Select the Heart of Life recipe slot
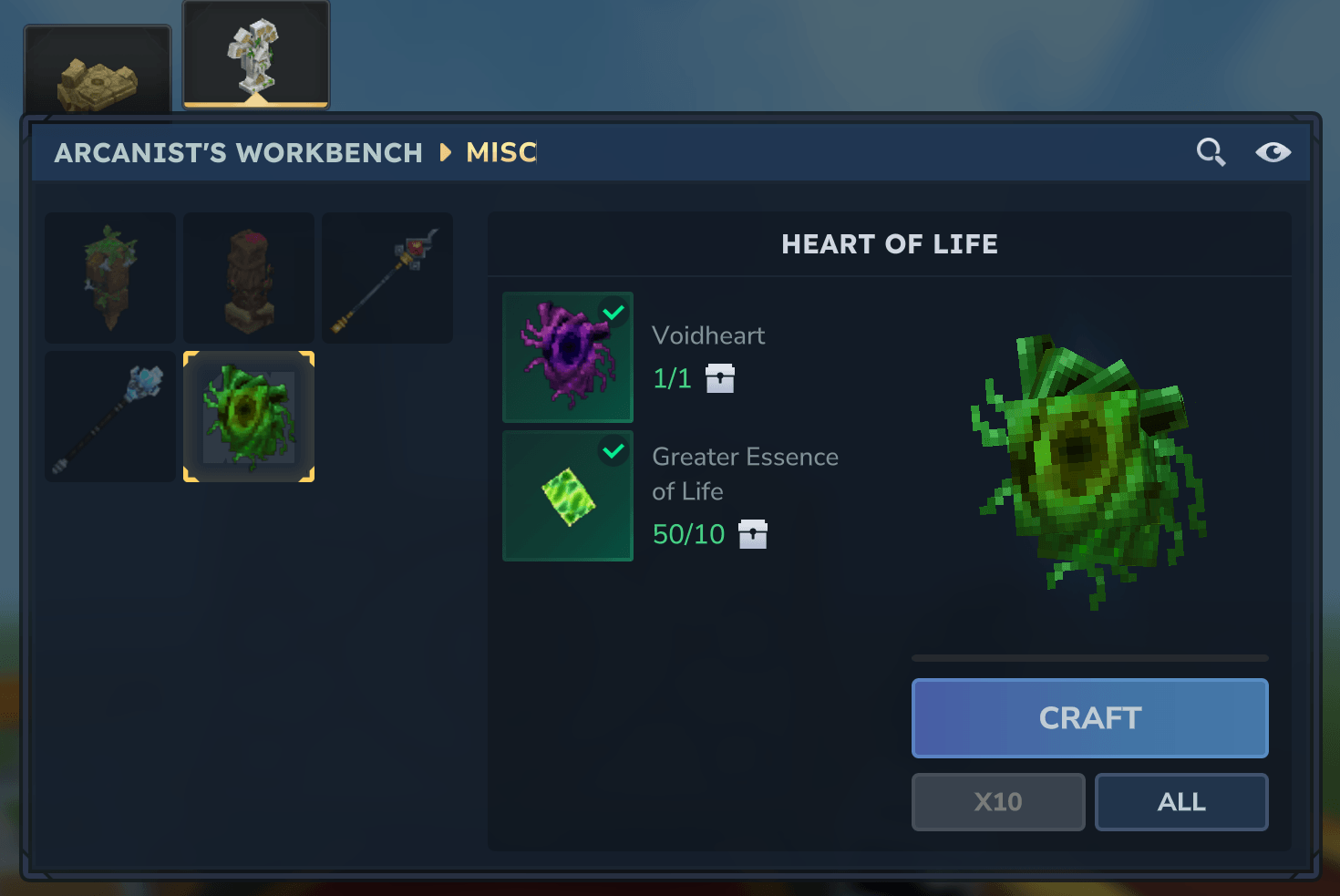 249,417
